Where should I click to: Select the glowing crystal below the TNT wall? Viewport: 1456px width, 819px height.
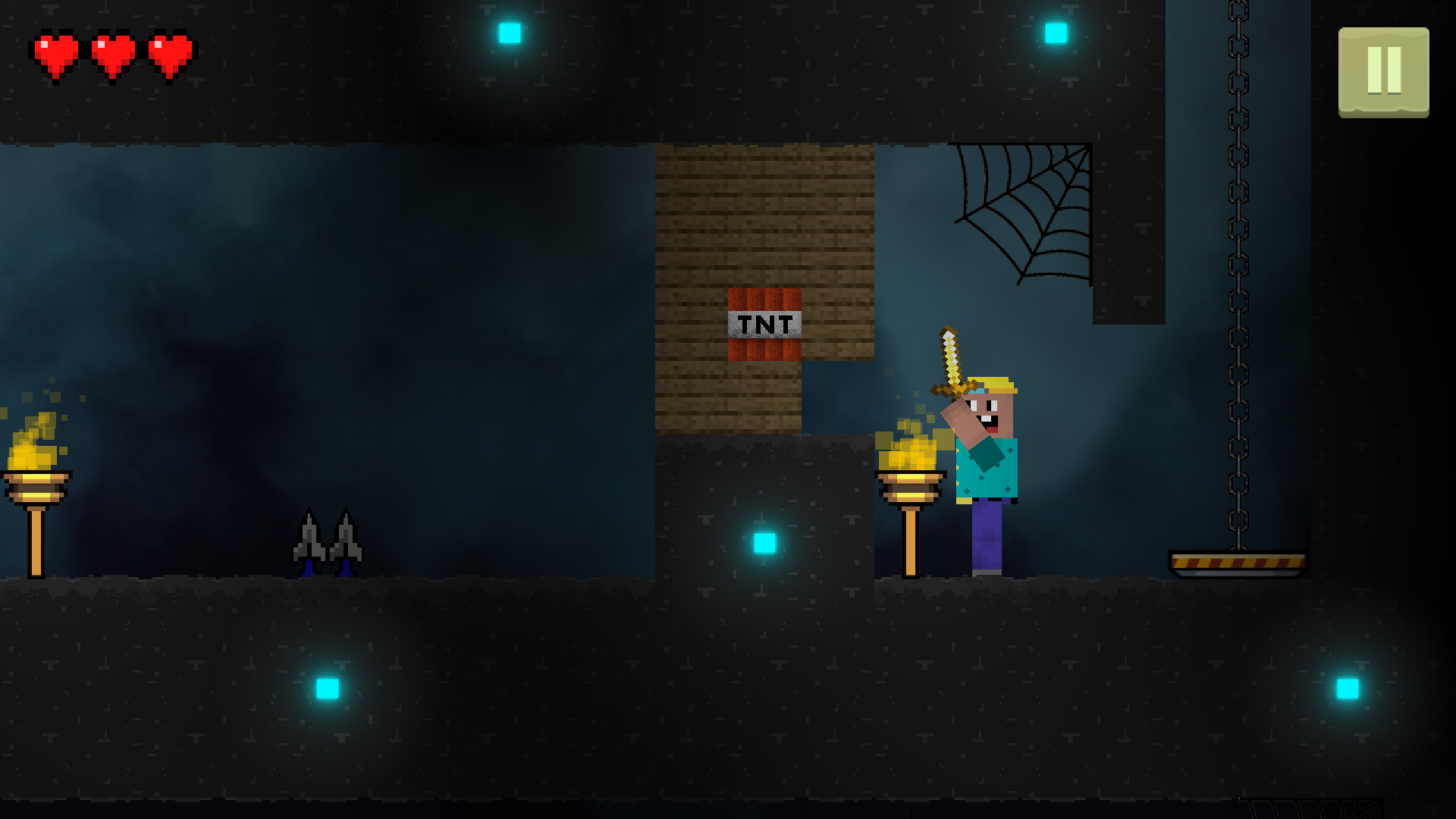point(764,542)
